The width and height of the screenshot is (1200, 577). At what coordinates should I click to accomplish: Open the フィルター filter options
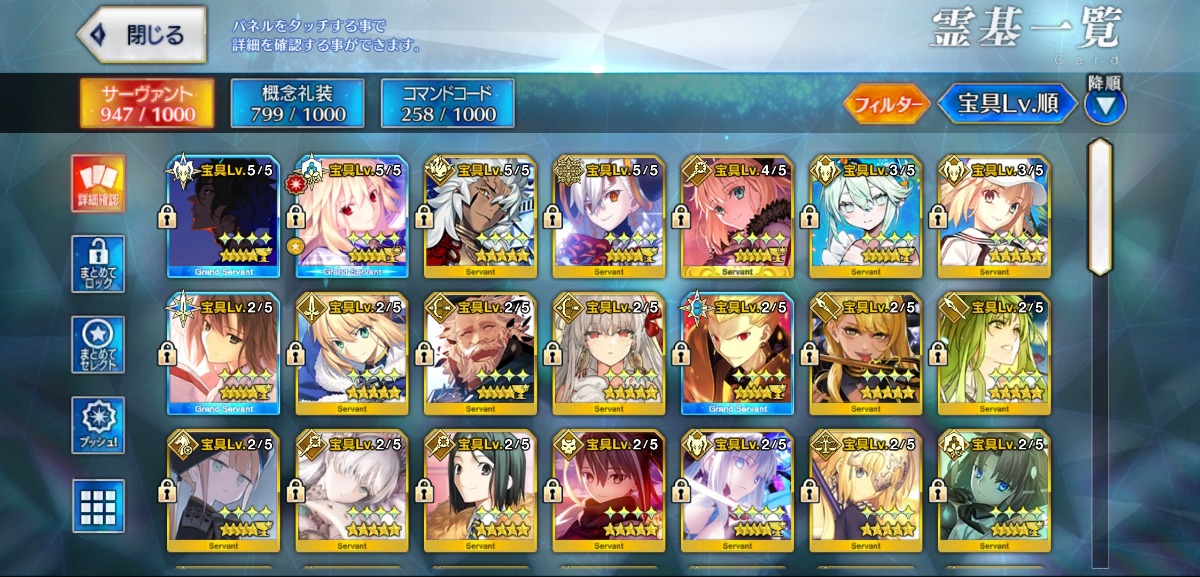885,104
